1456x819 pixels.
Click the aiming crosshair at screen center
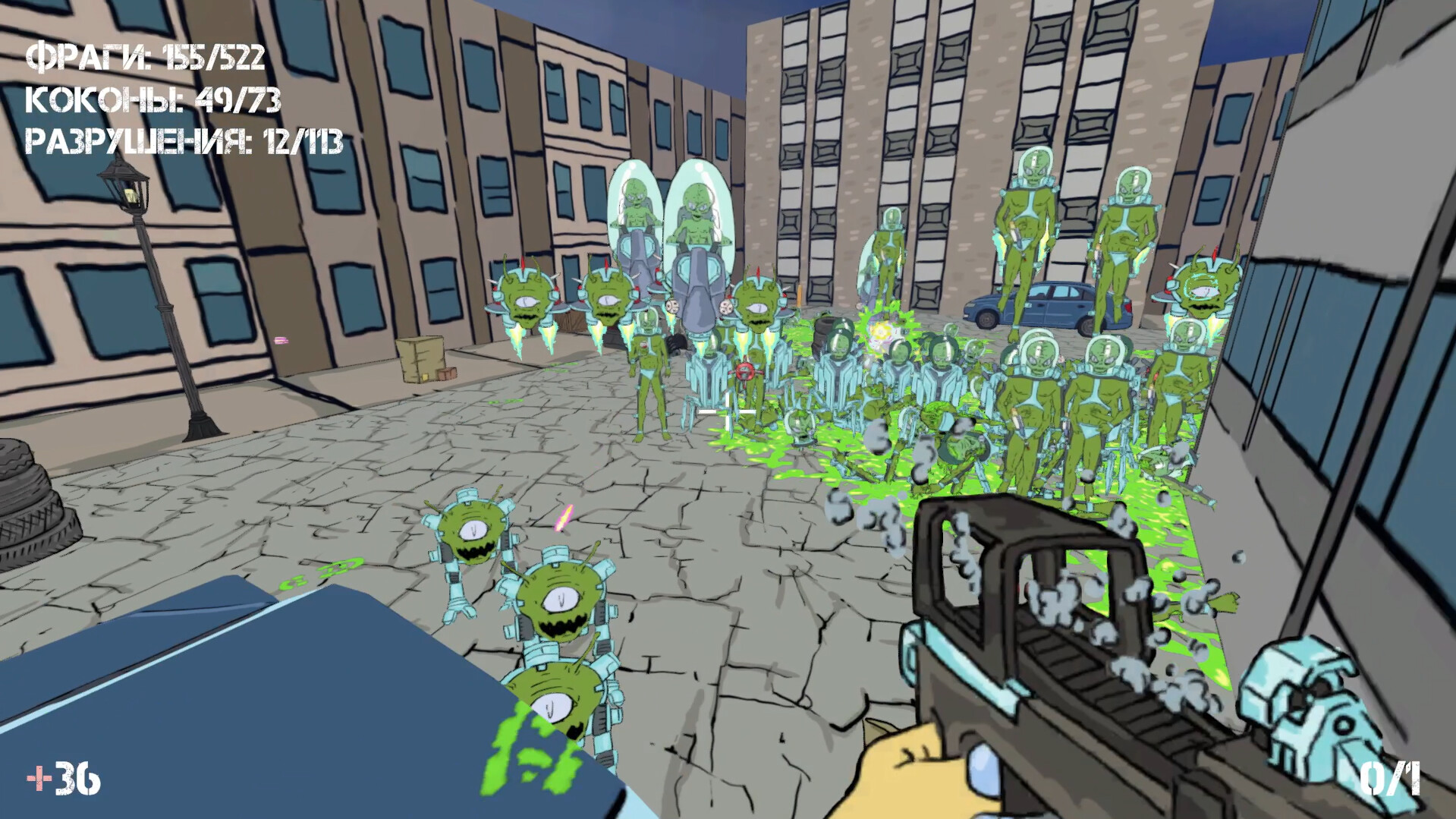point(728,410)
